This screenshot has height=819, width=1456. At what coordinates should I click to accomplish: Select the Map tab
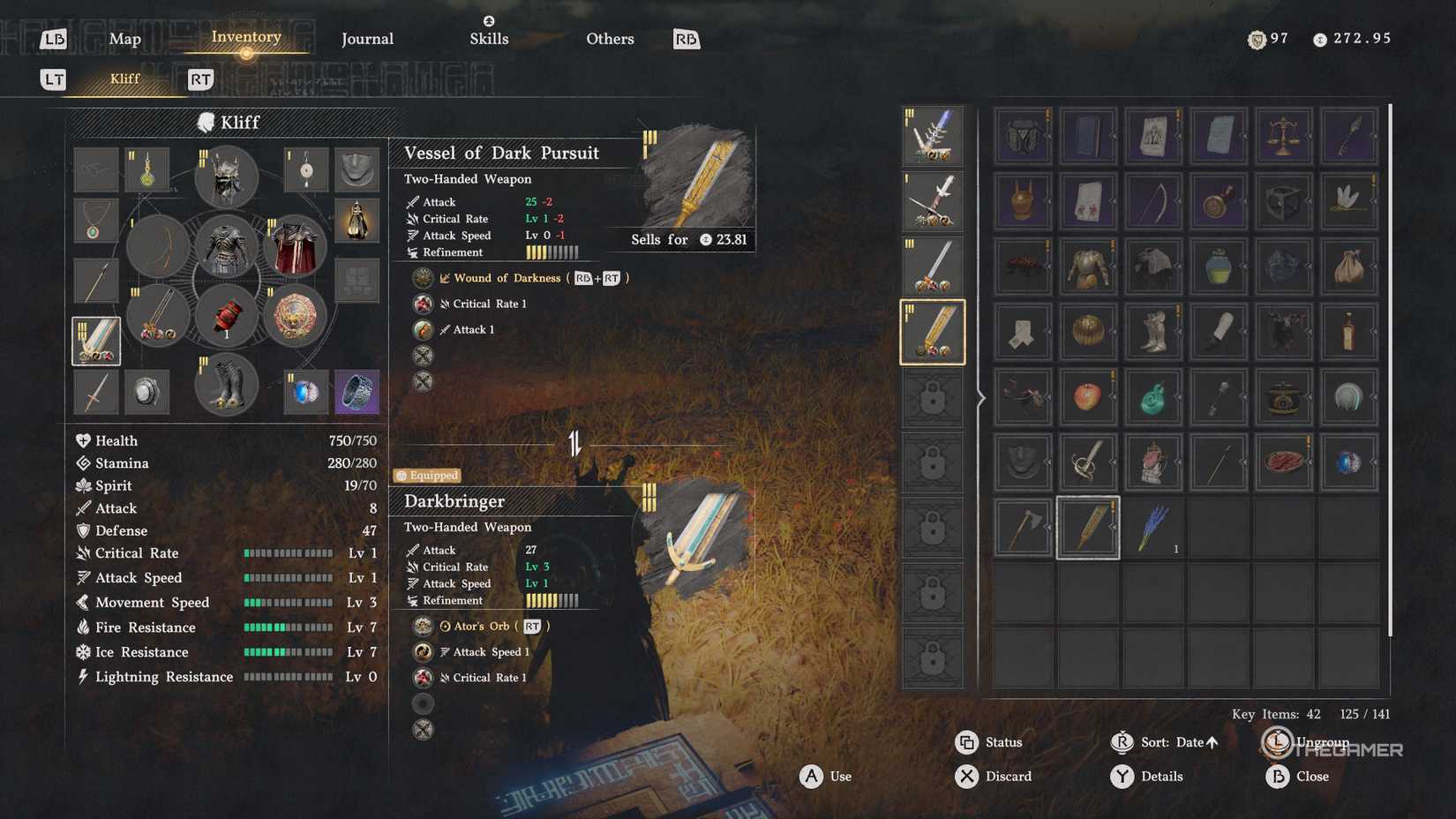click(x=124, y=39)
